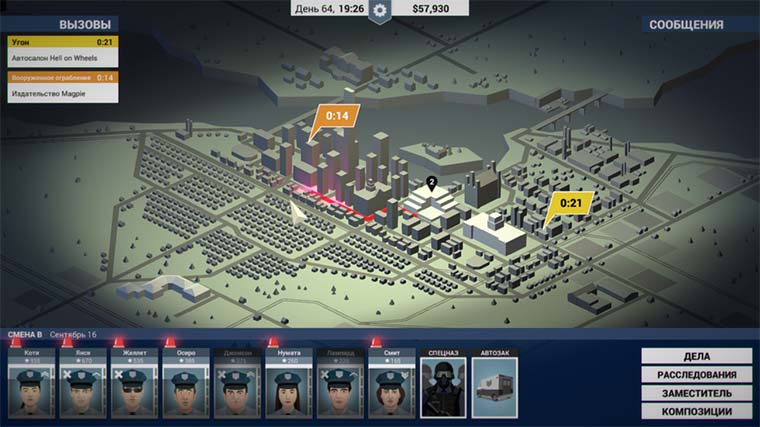The height and width of the screenshot is (427, 760).
Task: Select officer Янси's portrait card
Action: point(83,384)
